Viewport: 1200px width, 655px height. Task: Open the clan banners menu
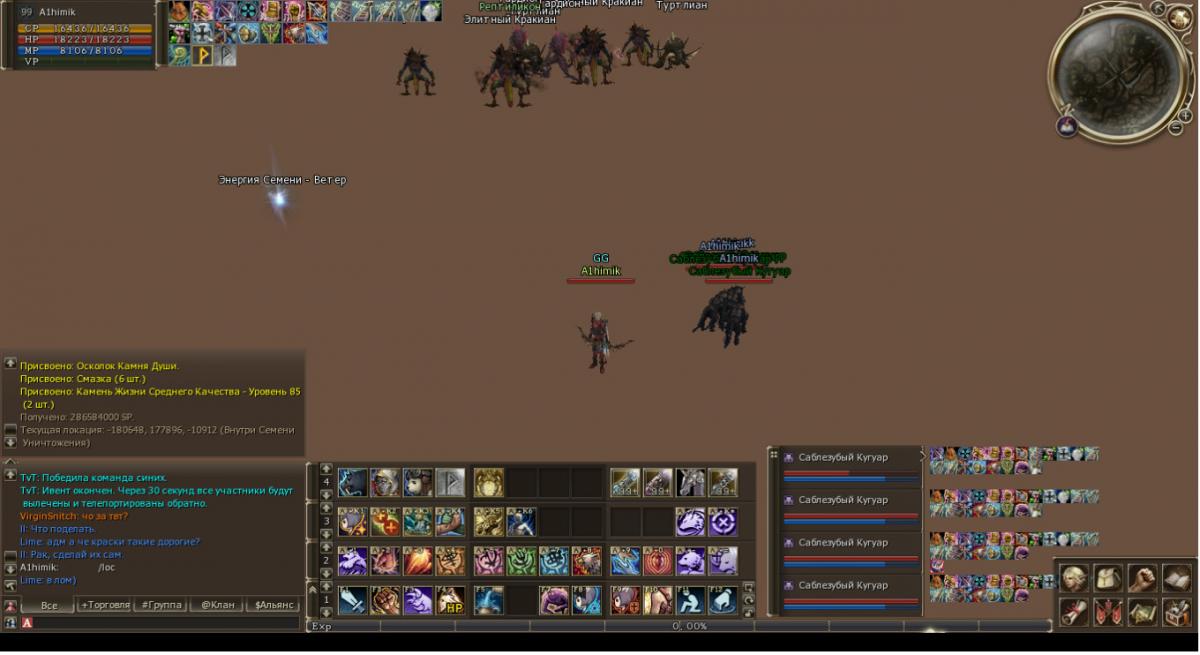click(x=1108, y=611)
